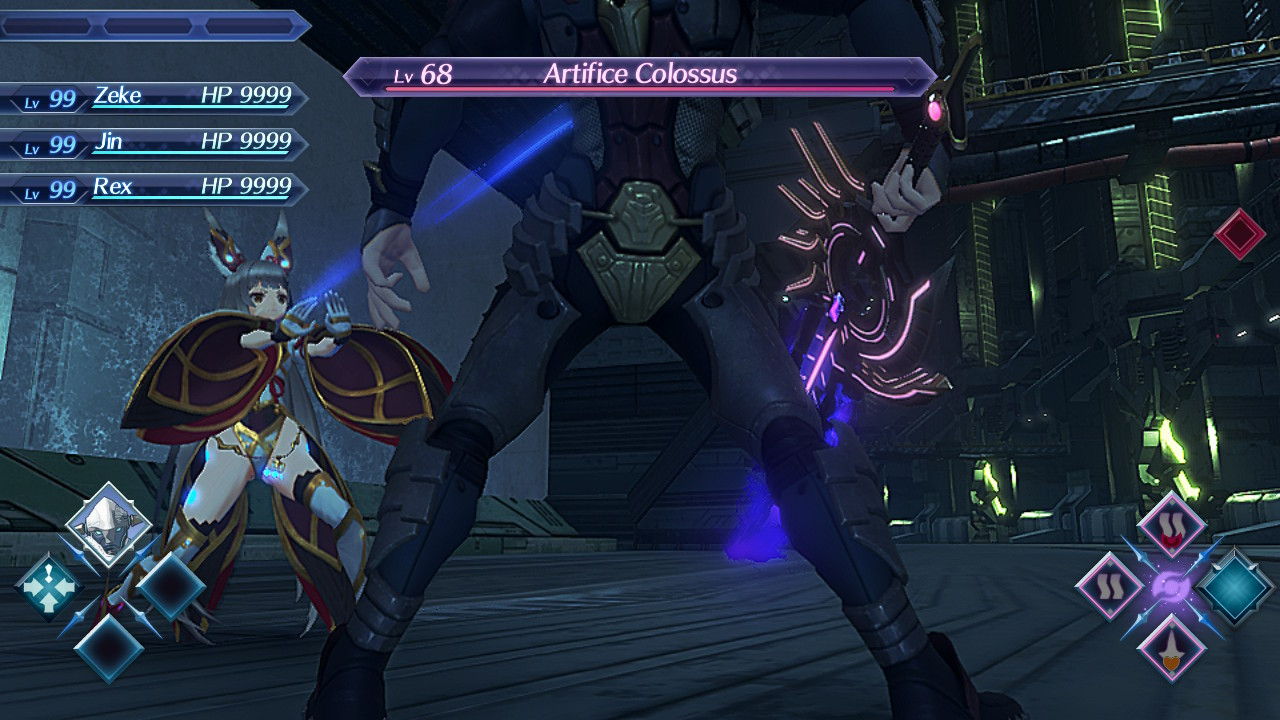Click Rex's HP 9999 readout
This screenshot has width=1280, height=720.
pos(246,186)
